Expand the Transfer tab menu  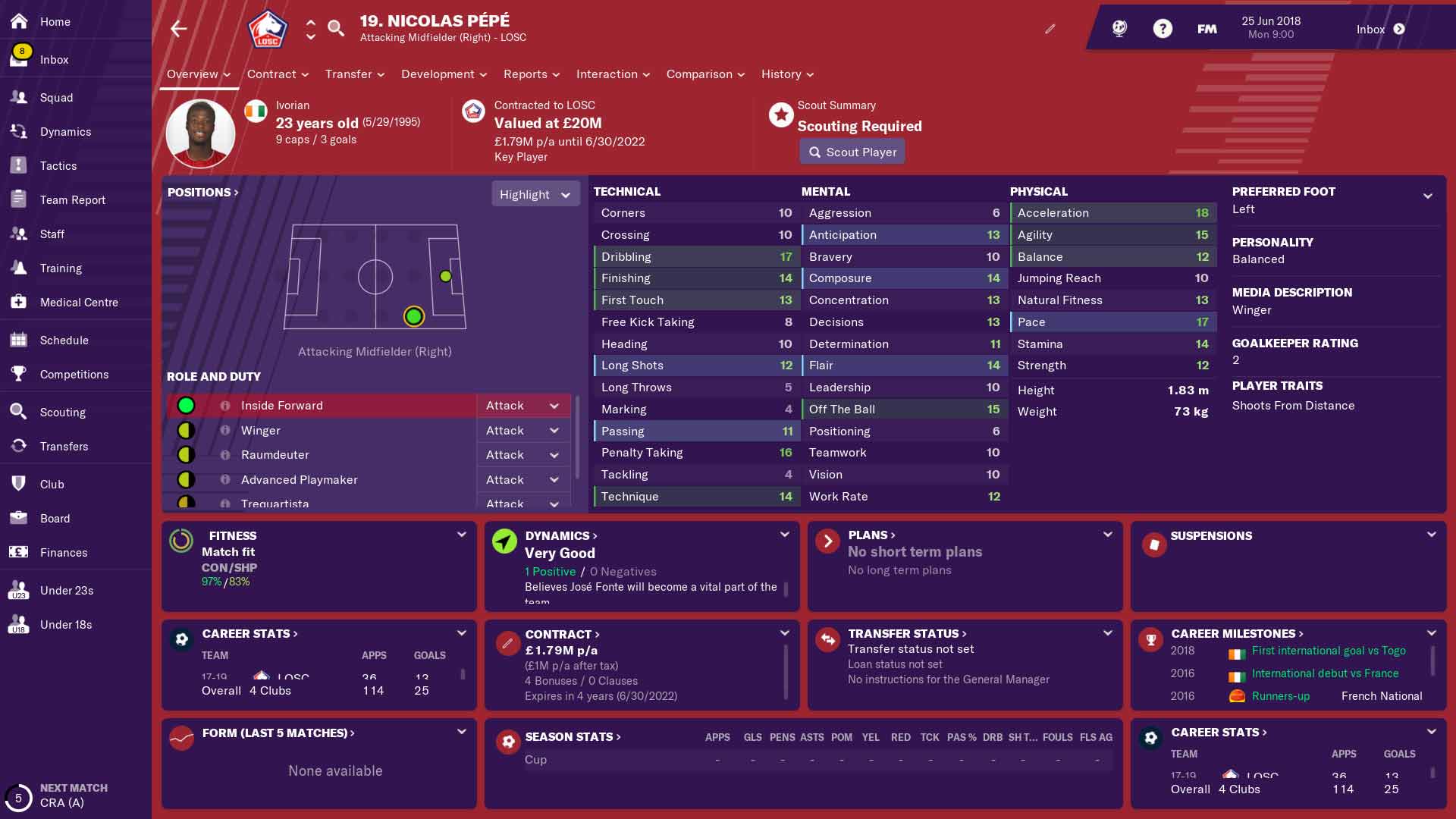coord(355,74)
